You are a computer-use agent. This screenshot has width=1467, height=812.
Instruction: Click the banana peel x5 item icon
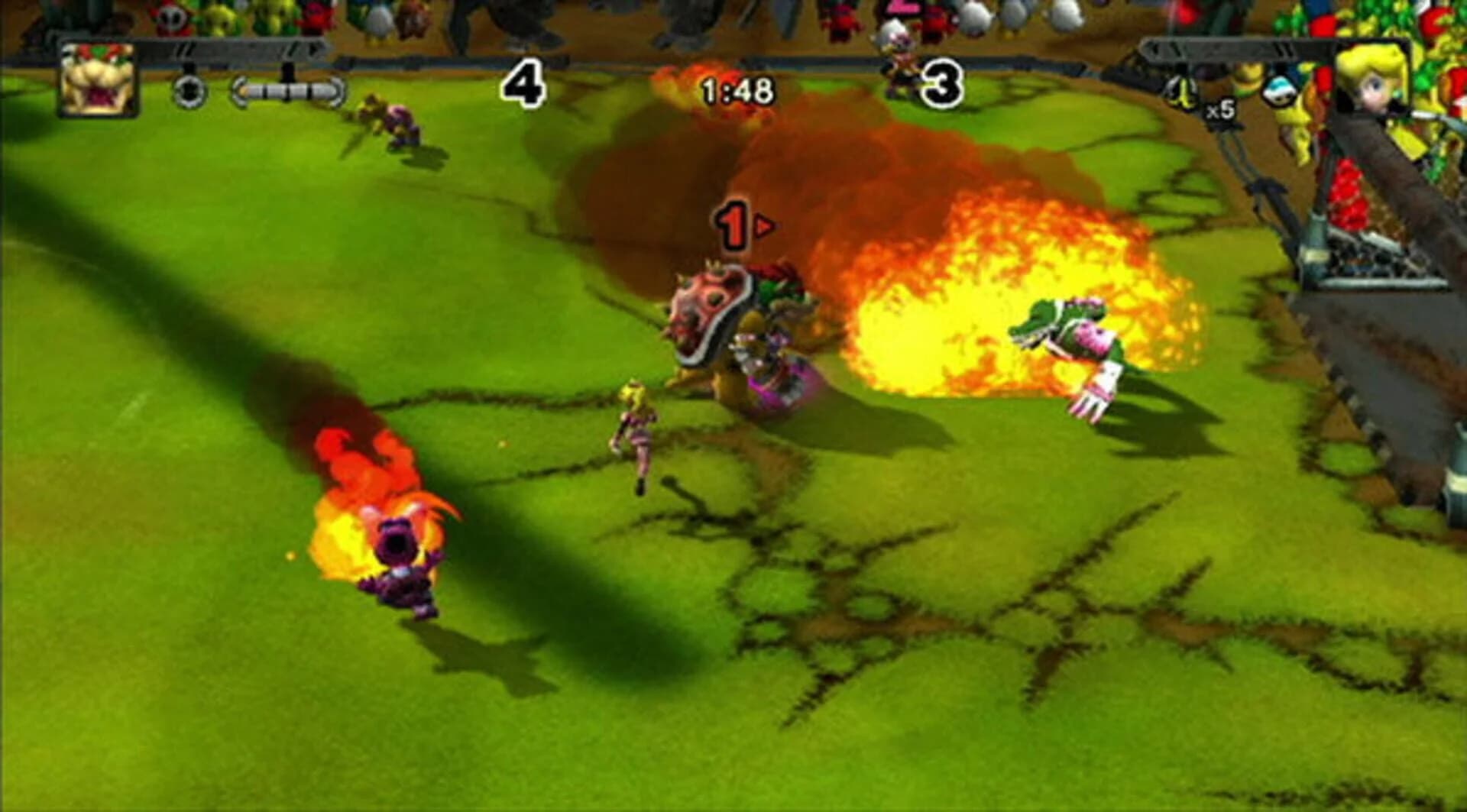coord(1180,92)
